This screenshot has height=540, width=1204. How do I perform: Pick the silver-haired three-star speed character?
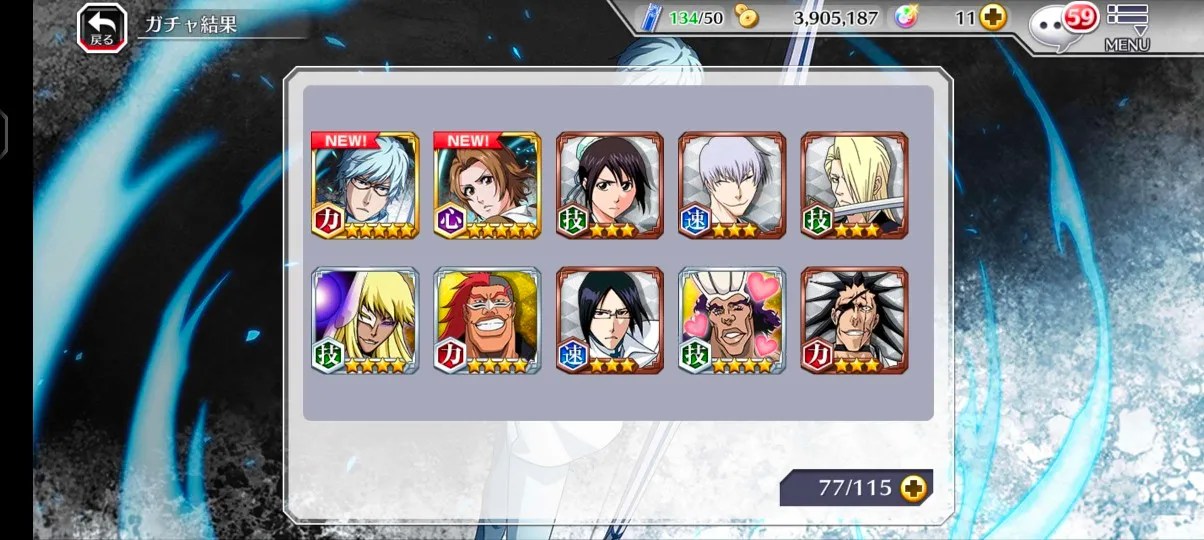(x=732, y=185)
